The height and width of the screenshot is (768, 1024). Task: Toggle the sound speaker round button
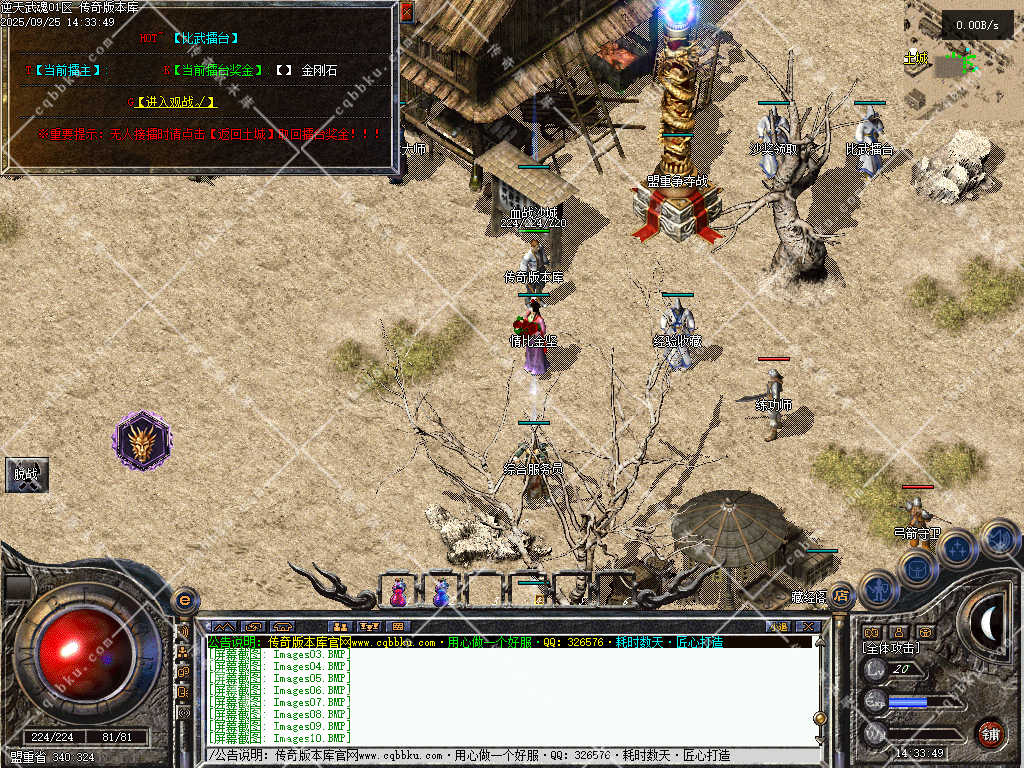click(x=997, y=539)
